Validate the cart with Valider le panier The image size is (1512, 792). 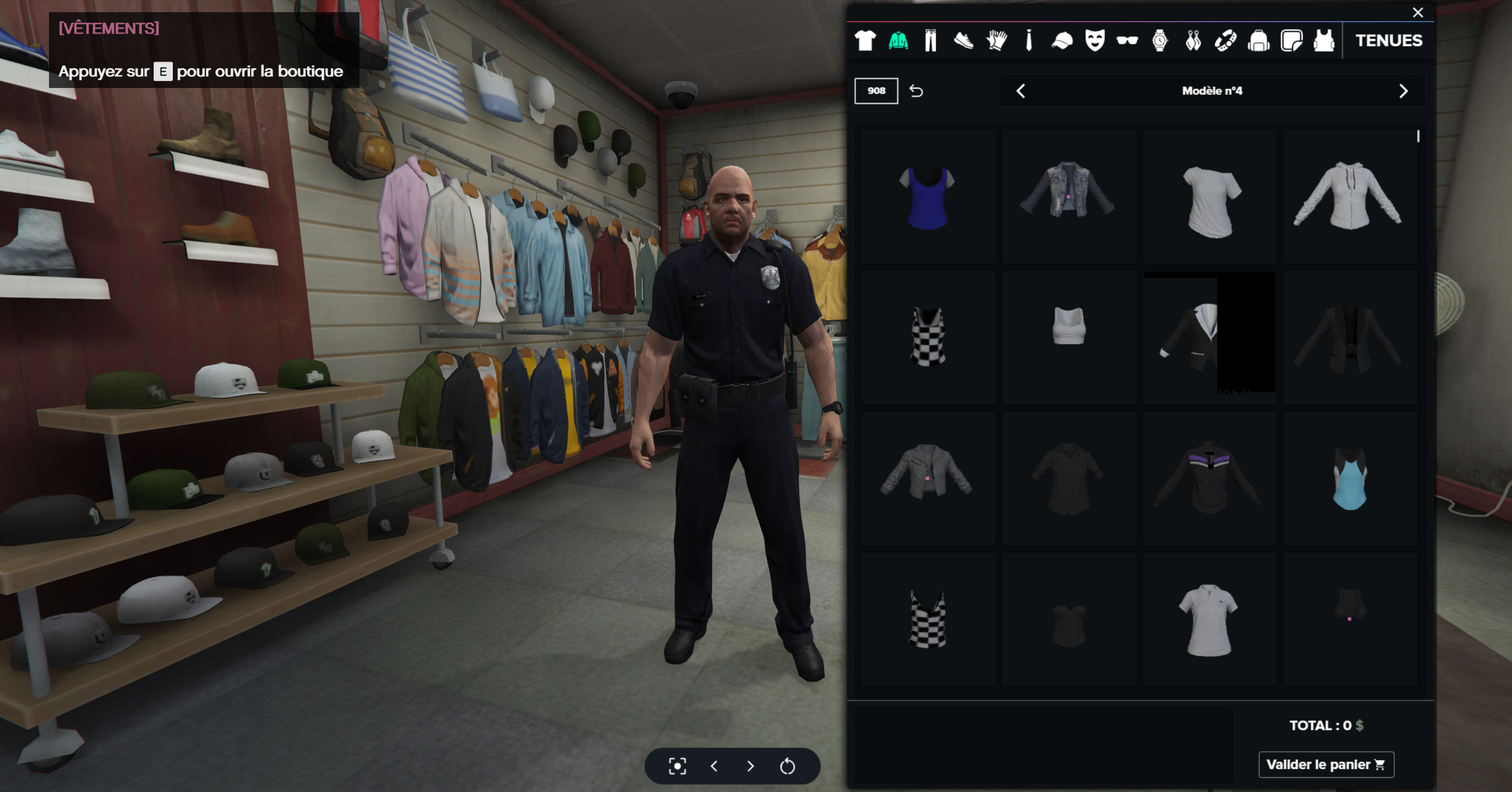(x=1326, y=764)
